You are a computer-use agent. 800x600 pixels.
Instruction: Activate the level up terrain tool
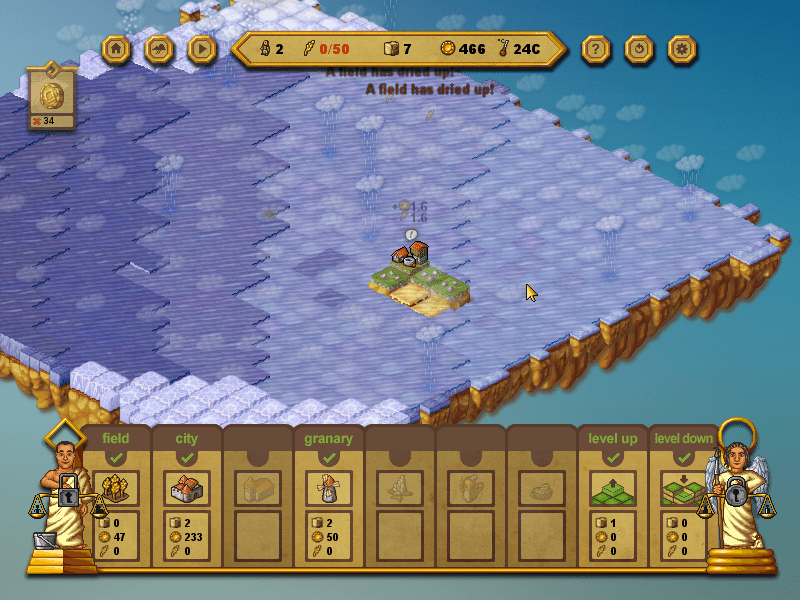612,489
